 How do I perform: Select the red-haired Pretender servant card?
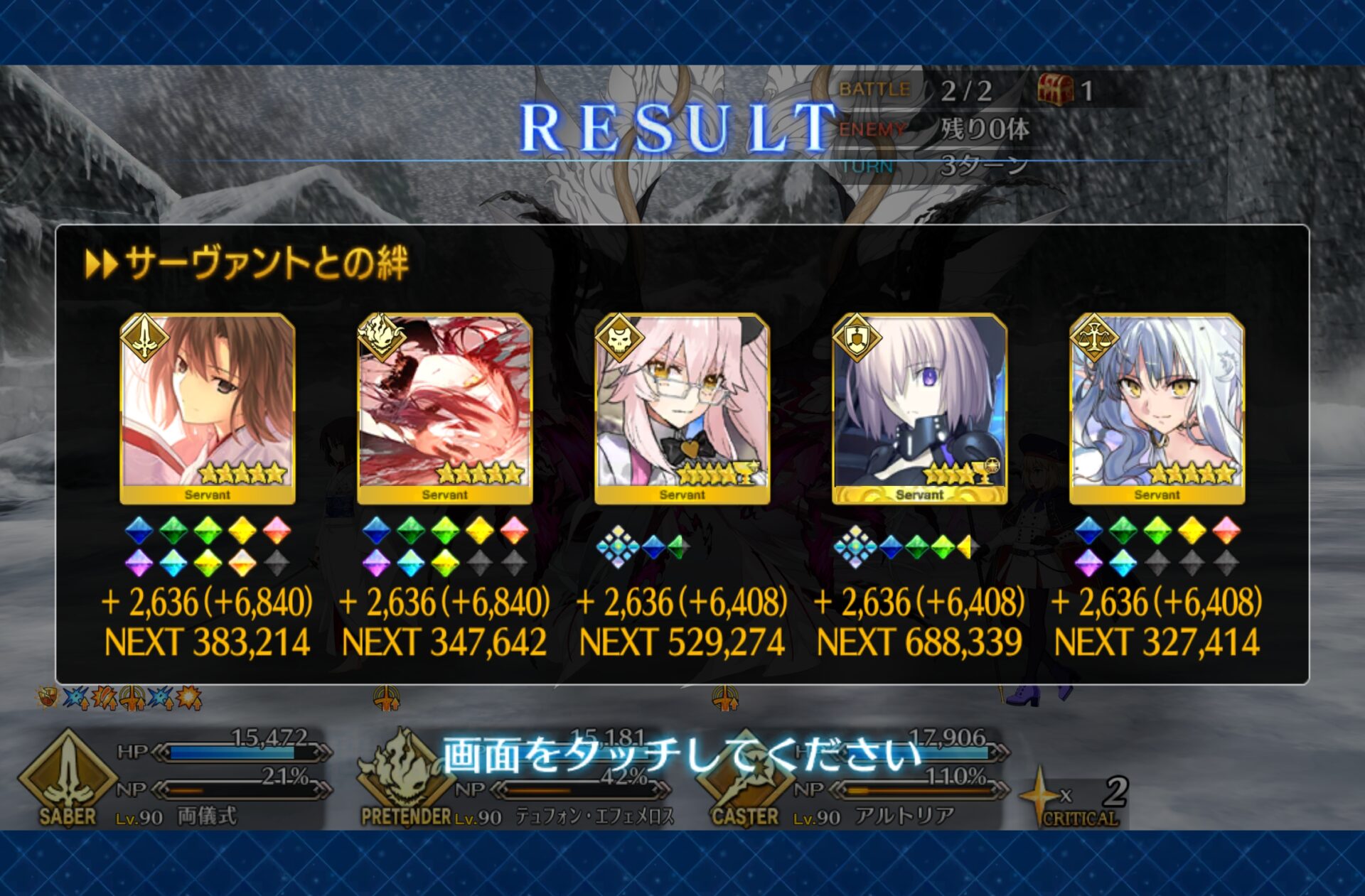pos(445,409)
